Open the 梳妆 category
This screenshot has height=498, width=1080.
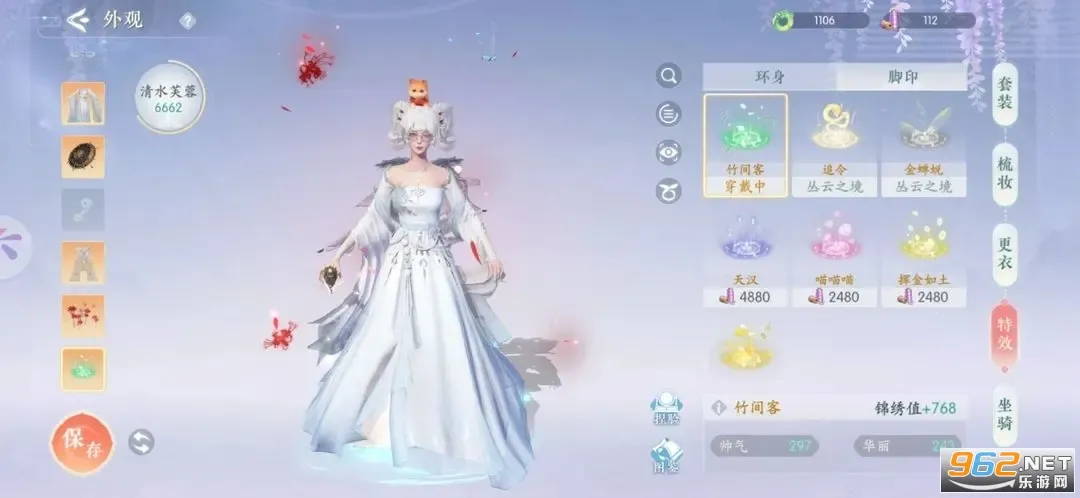click(1005, 172)
